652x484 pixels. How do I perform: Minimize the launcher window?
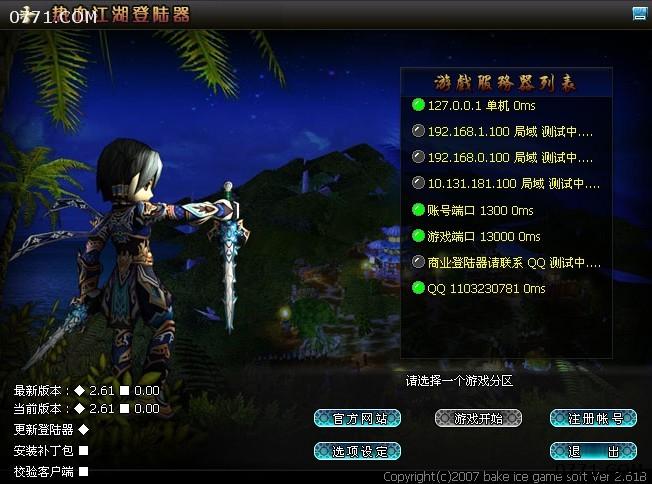pyautogui.click(x=639, y=13)
